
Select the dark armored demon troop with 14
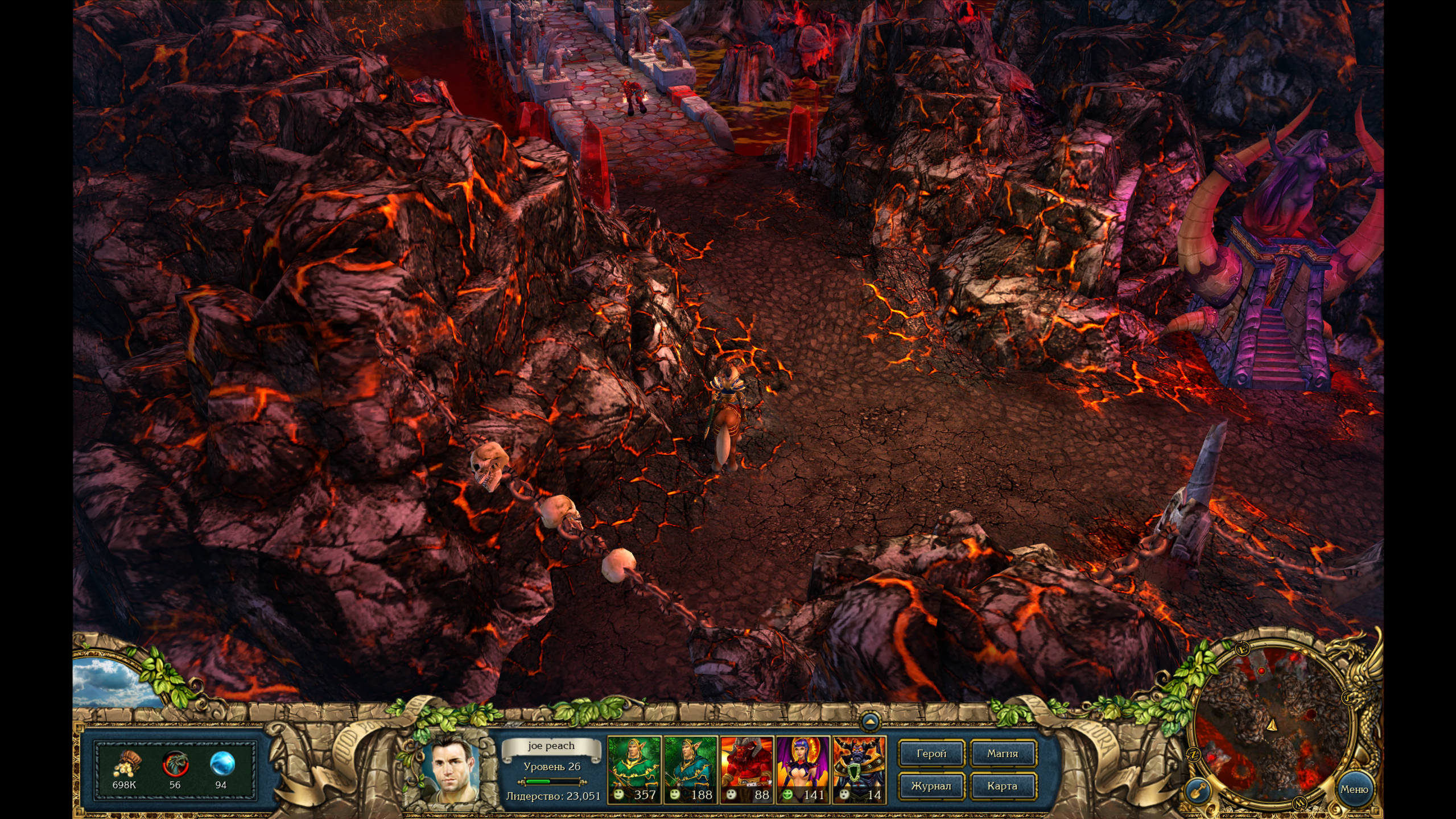click(859, 769)
